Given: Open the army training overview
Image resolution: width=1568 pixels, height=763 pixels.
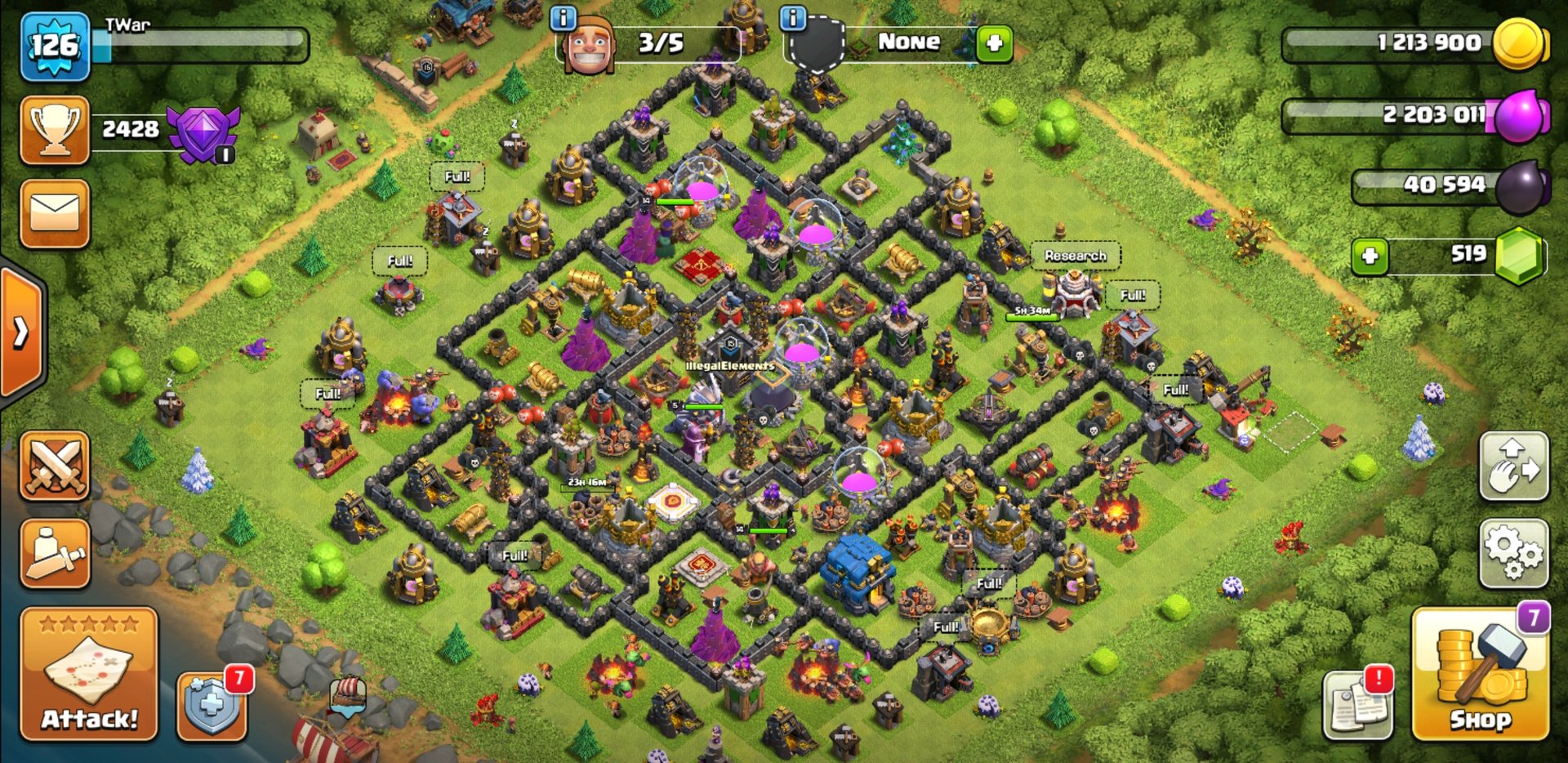Looking at the screenshot, I should pyautogui.click(x=55, y=553).
